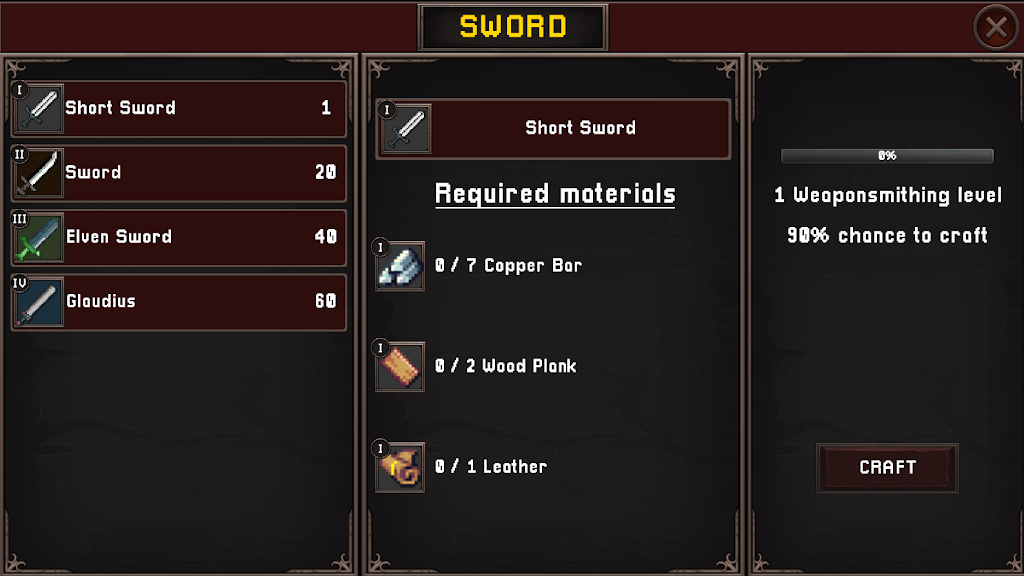
Task: Click the selected Short Sword header icon
Action: (x=407, y=129)
